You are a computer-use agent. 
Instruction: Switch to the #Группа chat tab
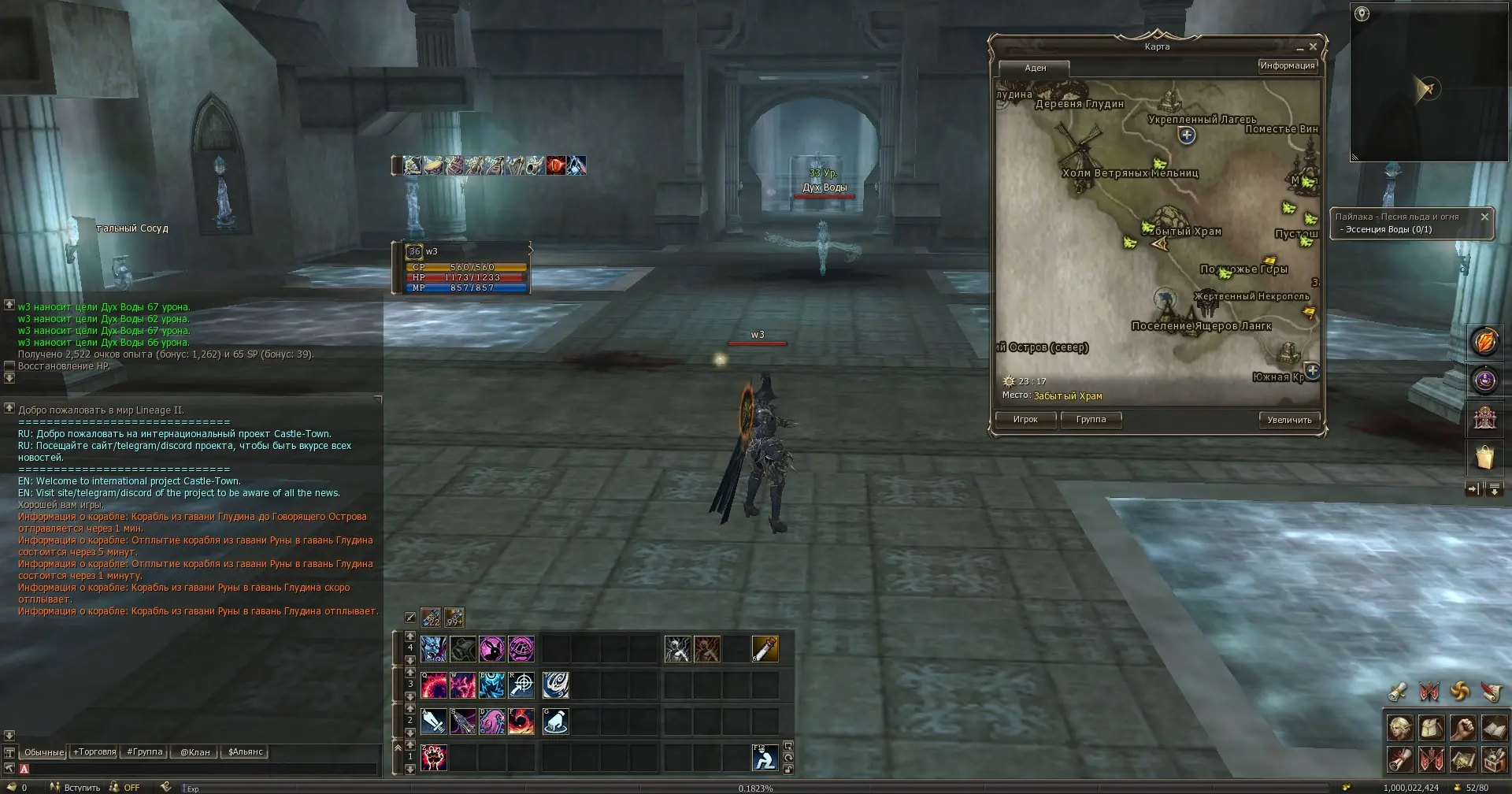pyautogui.click(x=145, y=752)
